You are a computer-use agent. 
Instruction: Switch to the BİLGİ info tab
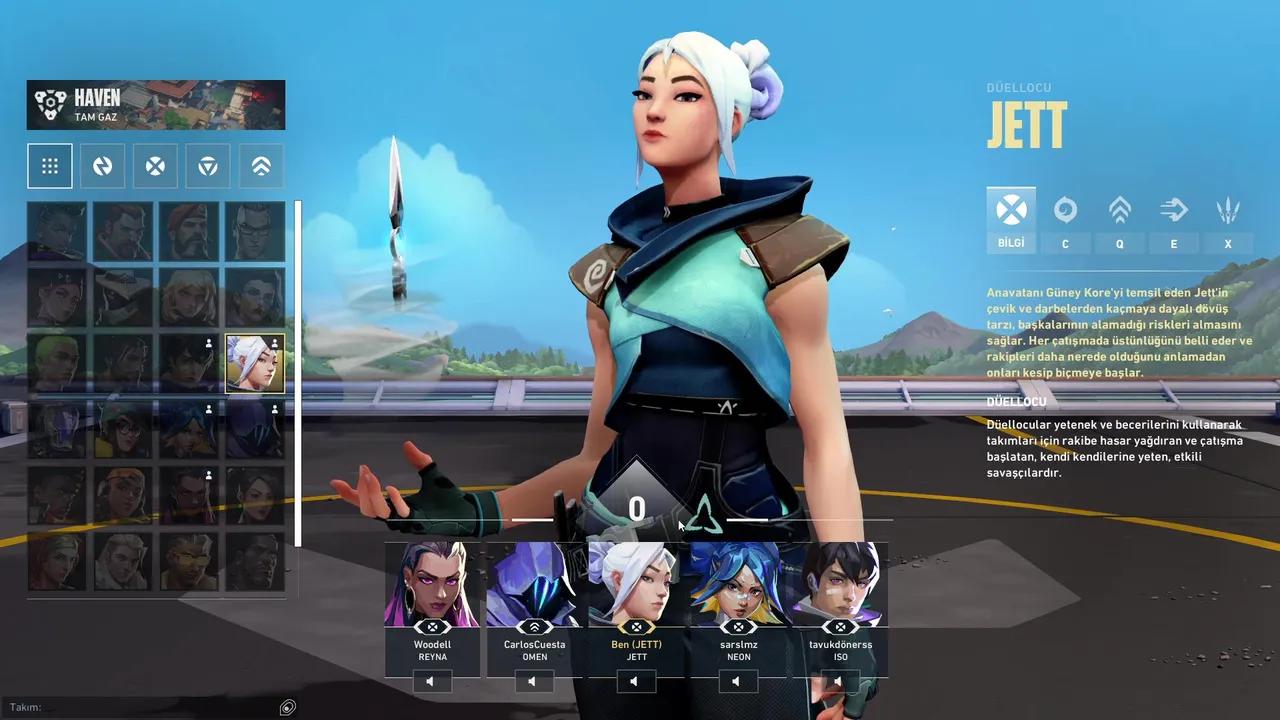click(x=1011, y=211)
